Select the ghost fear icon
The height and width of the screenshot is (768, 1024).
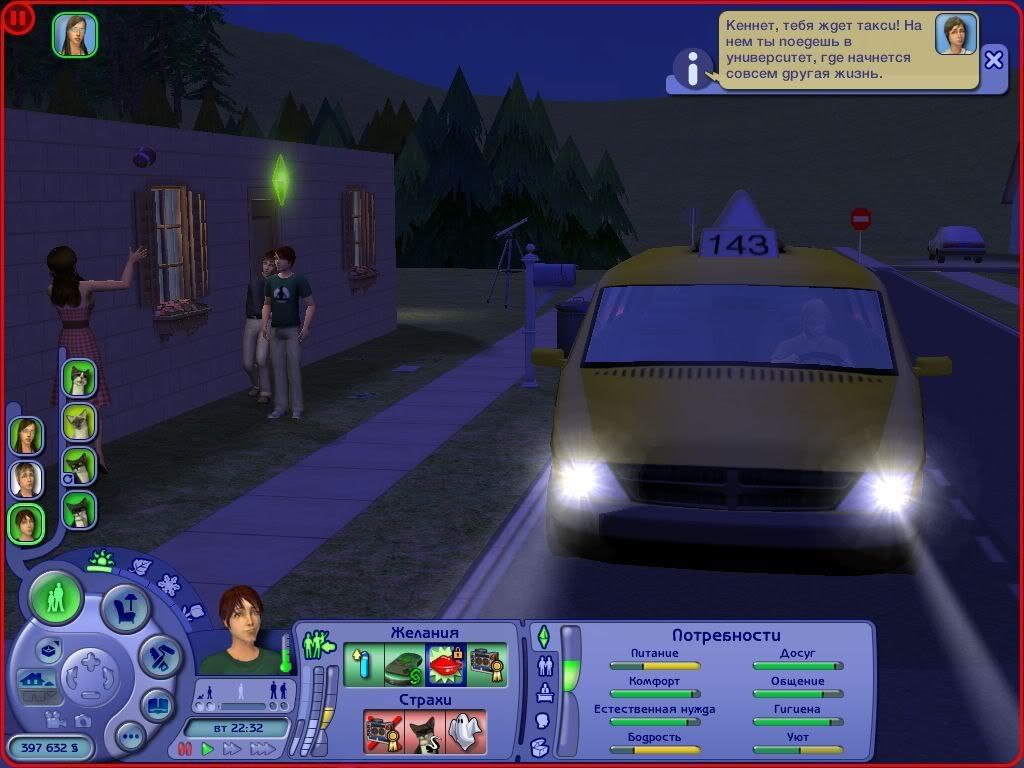[465, 731]
